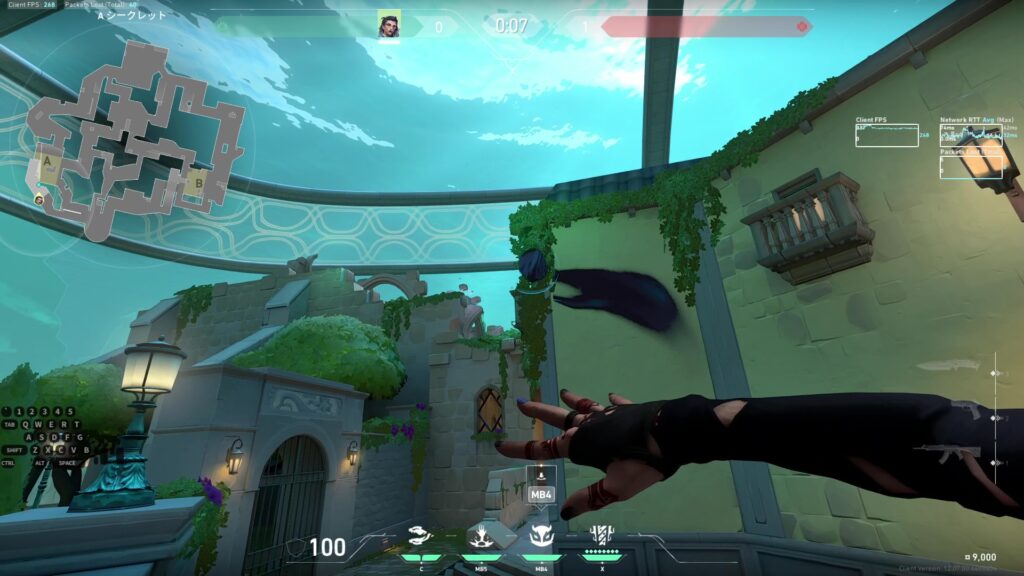
Task: Click the player agent marker on the minimap
Action: [39, 199]
